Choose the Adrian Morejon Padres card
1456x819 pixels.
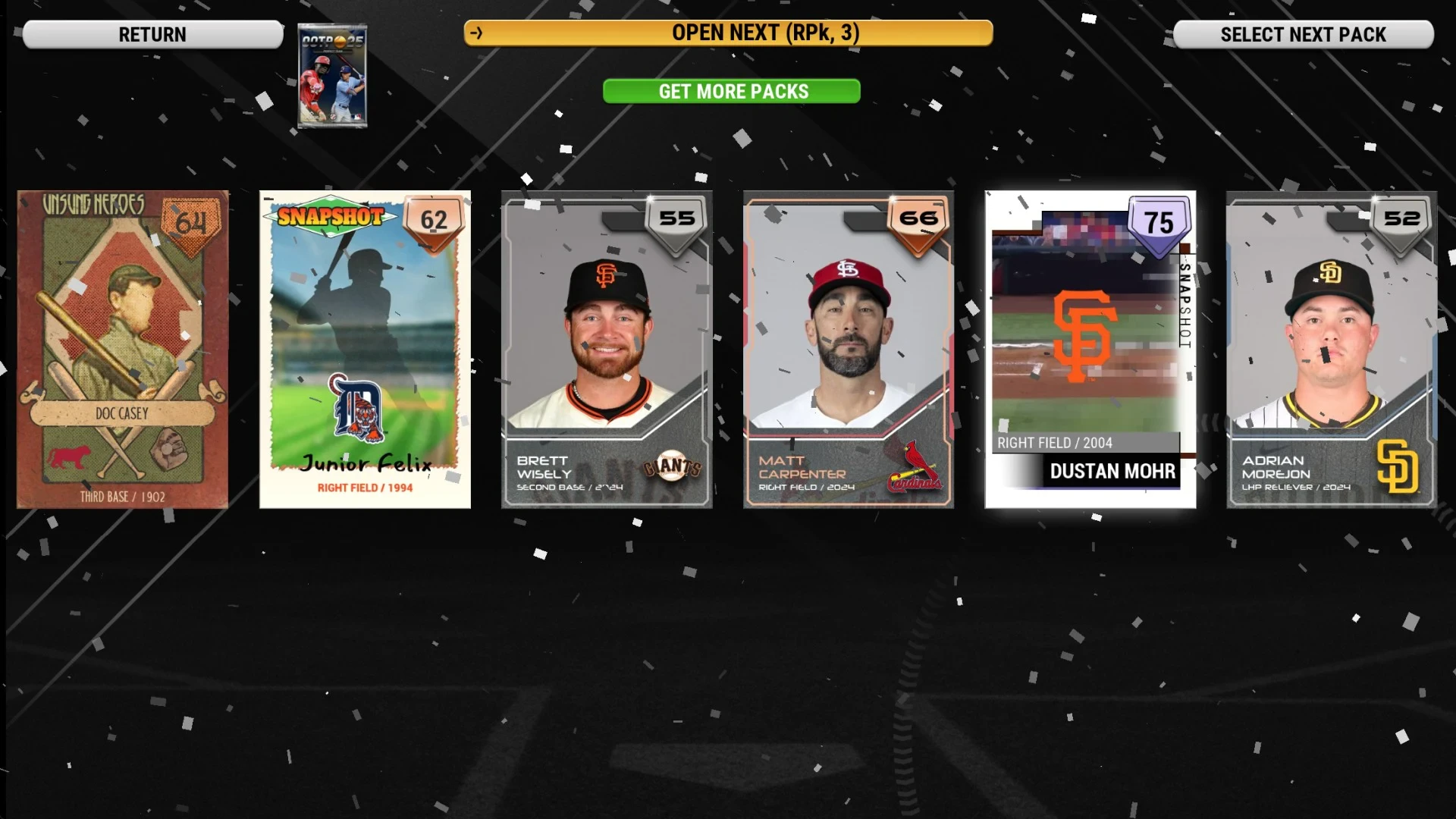[x=1332, y=349]
